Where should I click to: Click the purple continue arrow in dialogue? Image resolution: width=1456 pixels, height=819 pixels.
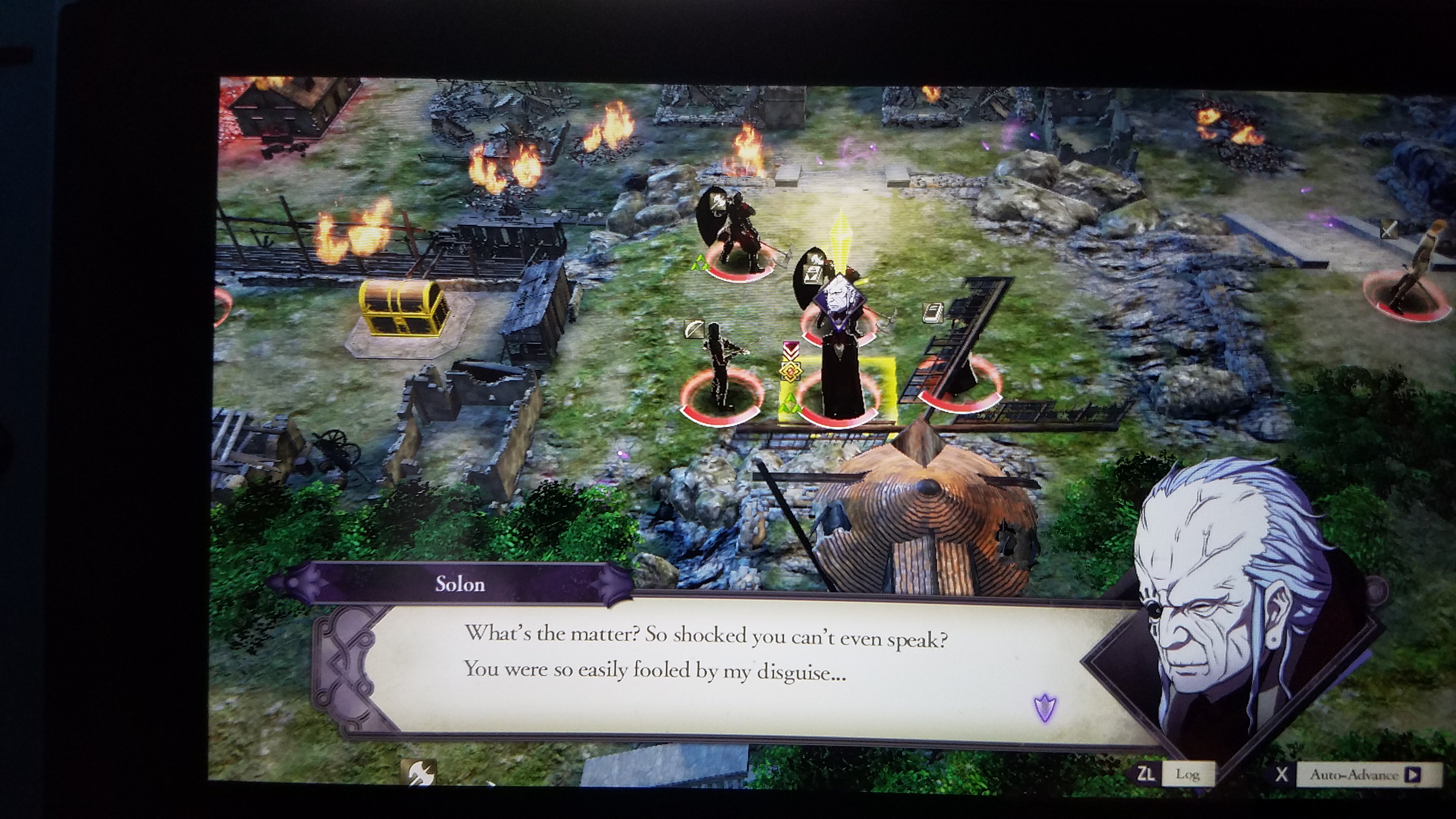(x=1045, y=708)
